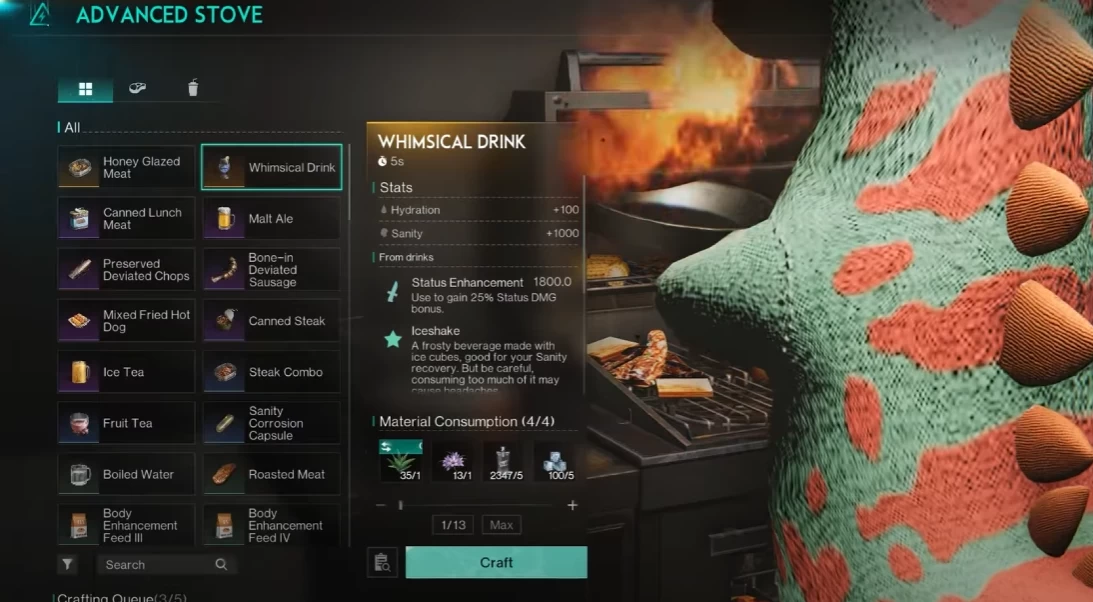
Task: Select the Roasted Meat recipe
Action: pyautogui.click(x=271, y=474)
